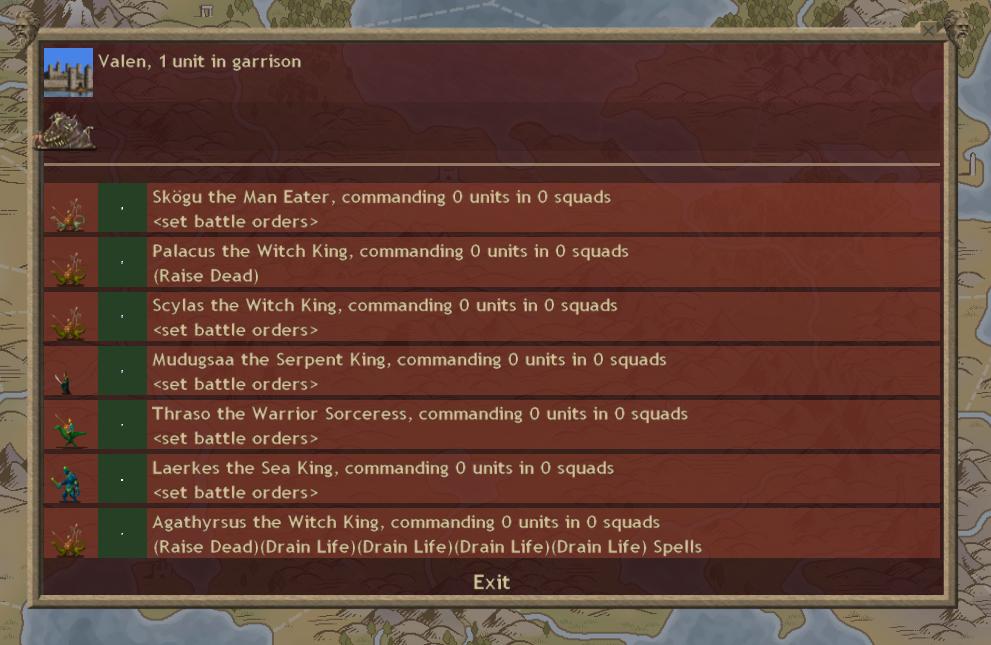Choose Mudugsaa the Serpent King

(409, 359)
